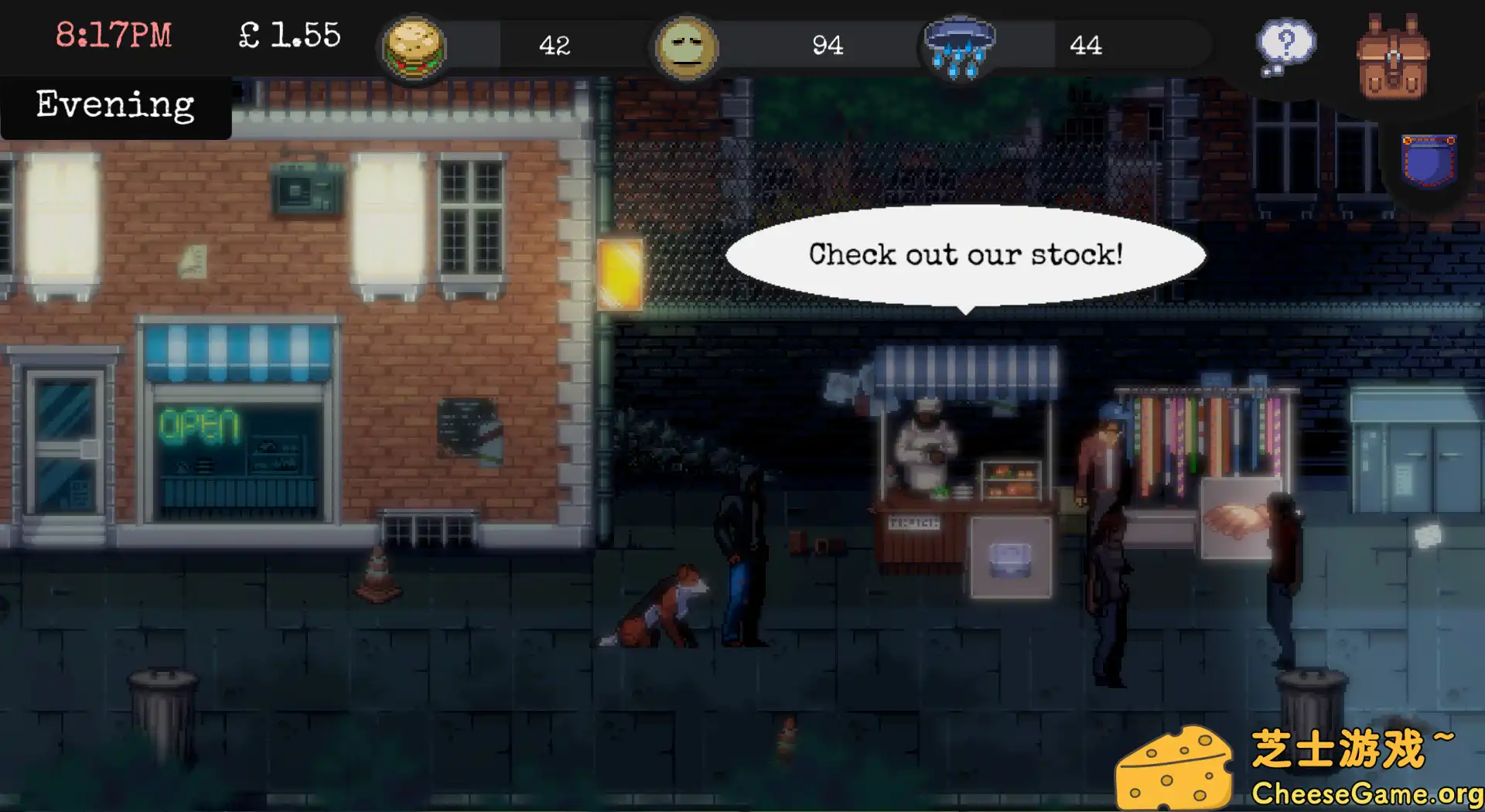Toggle the Evening time-of-day label
The width and height of the screenshot is (1485, 812).
click(114, 104)
